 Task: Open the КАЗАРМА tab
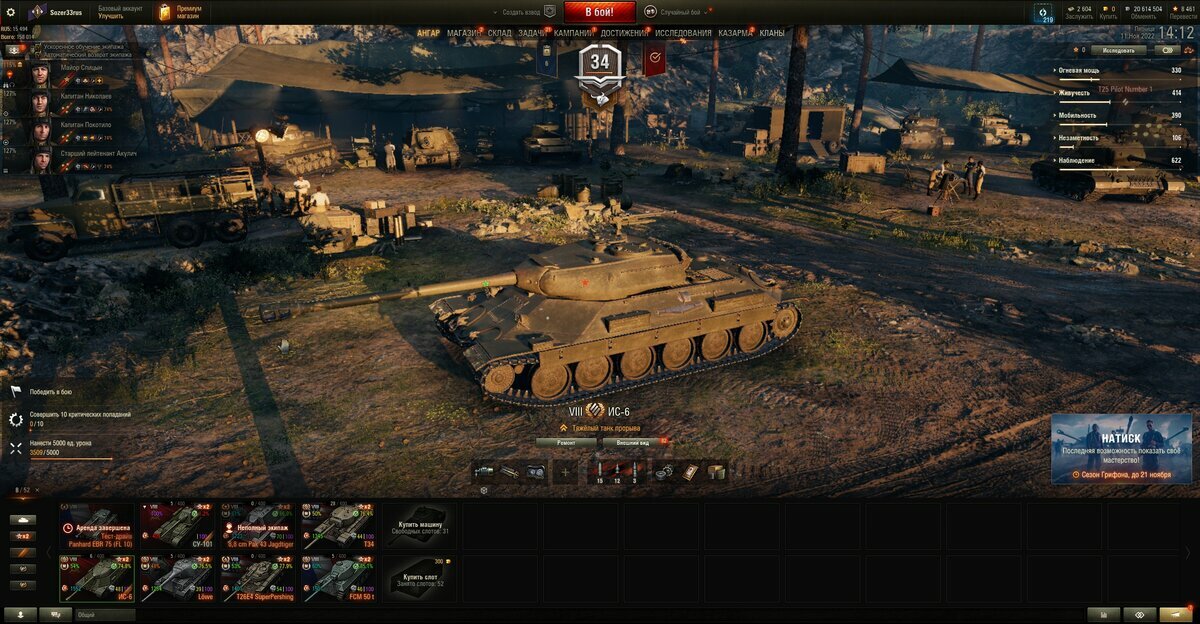click(736, 33)
